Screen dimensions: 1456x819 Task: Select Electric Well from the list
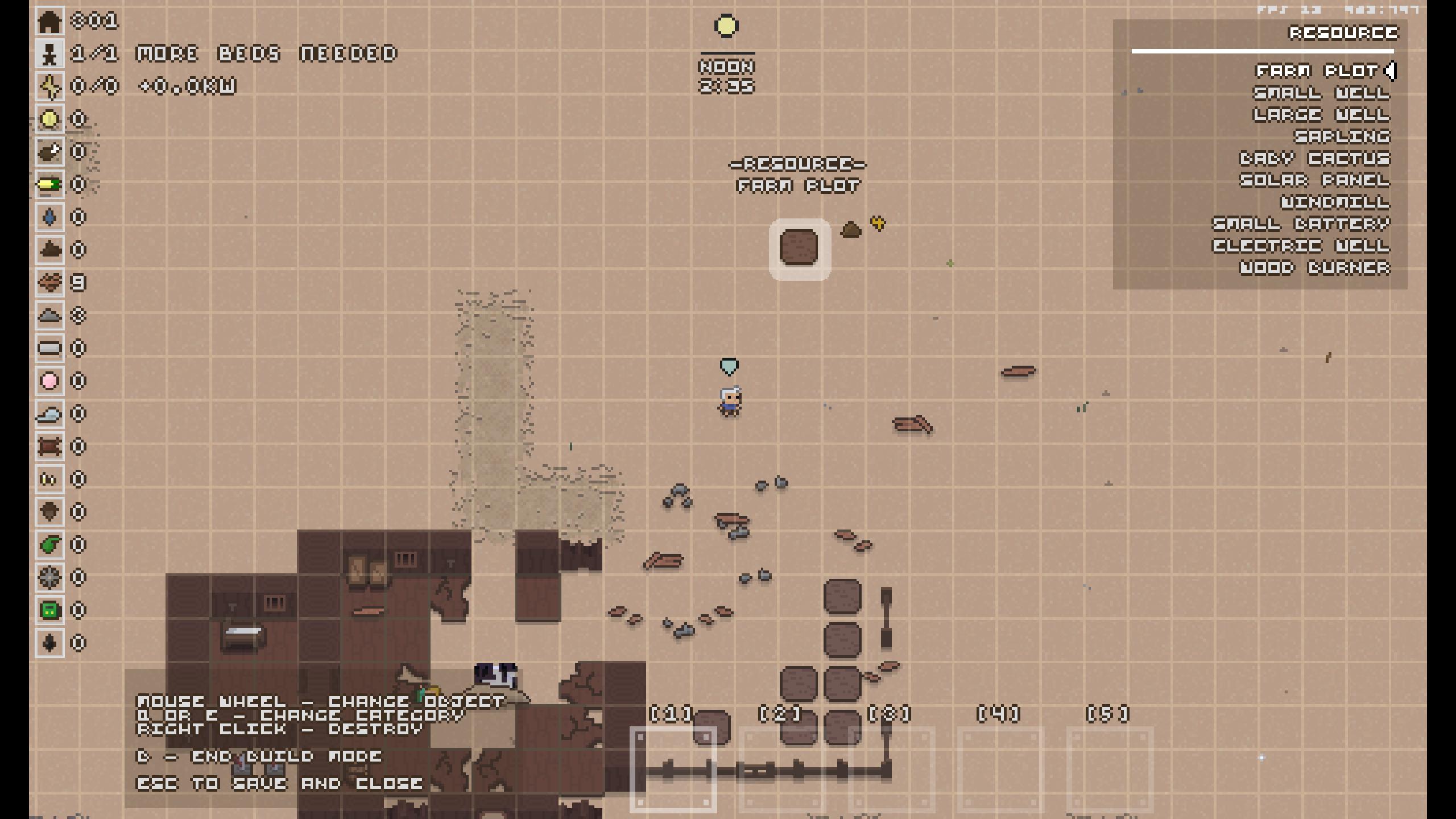click(1301, 246)
